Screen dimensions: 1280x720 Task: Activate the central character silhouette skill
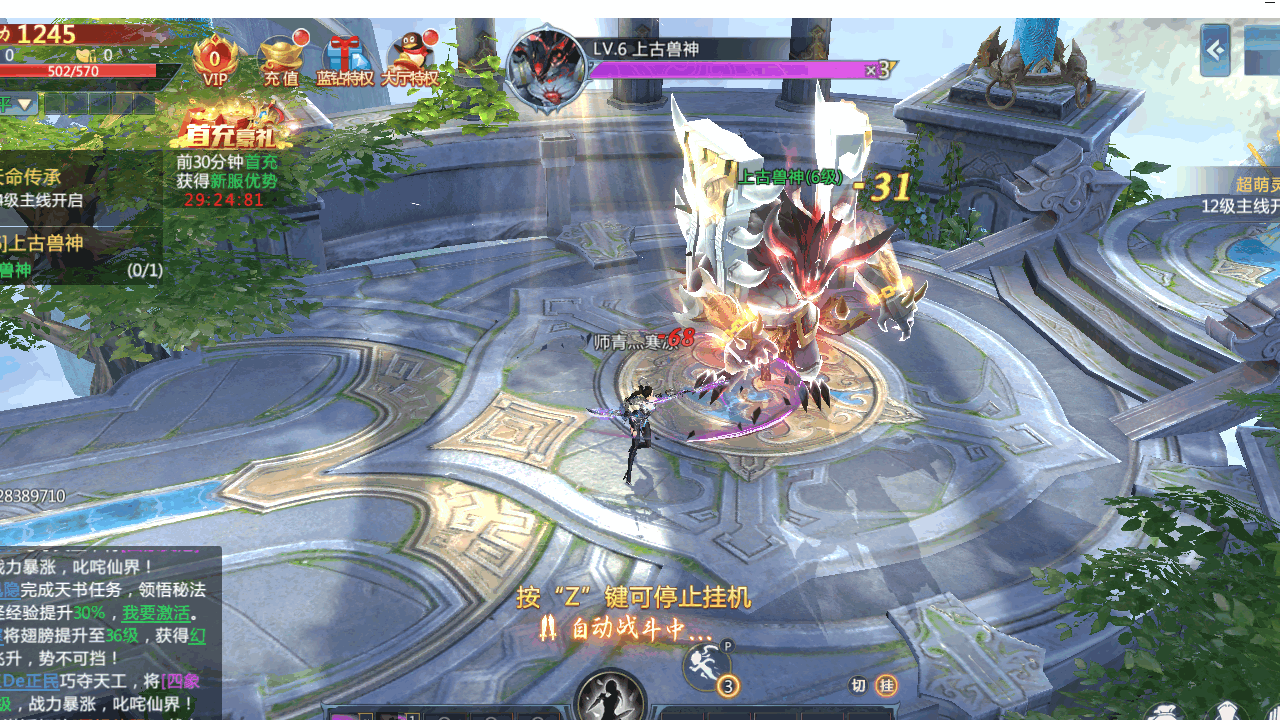[611, 697]
